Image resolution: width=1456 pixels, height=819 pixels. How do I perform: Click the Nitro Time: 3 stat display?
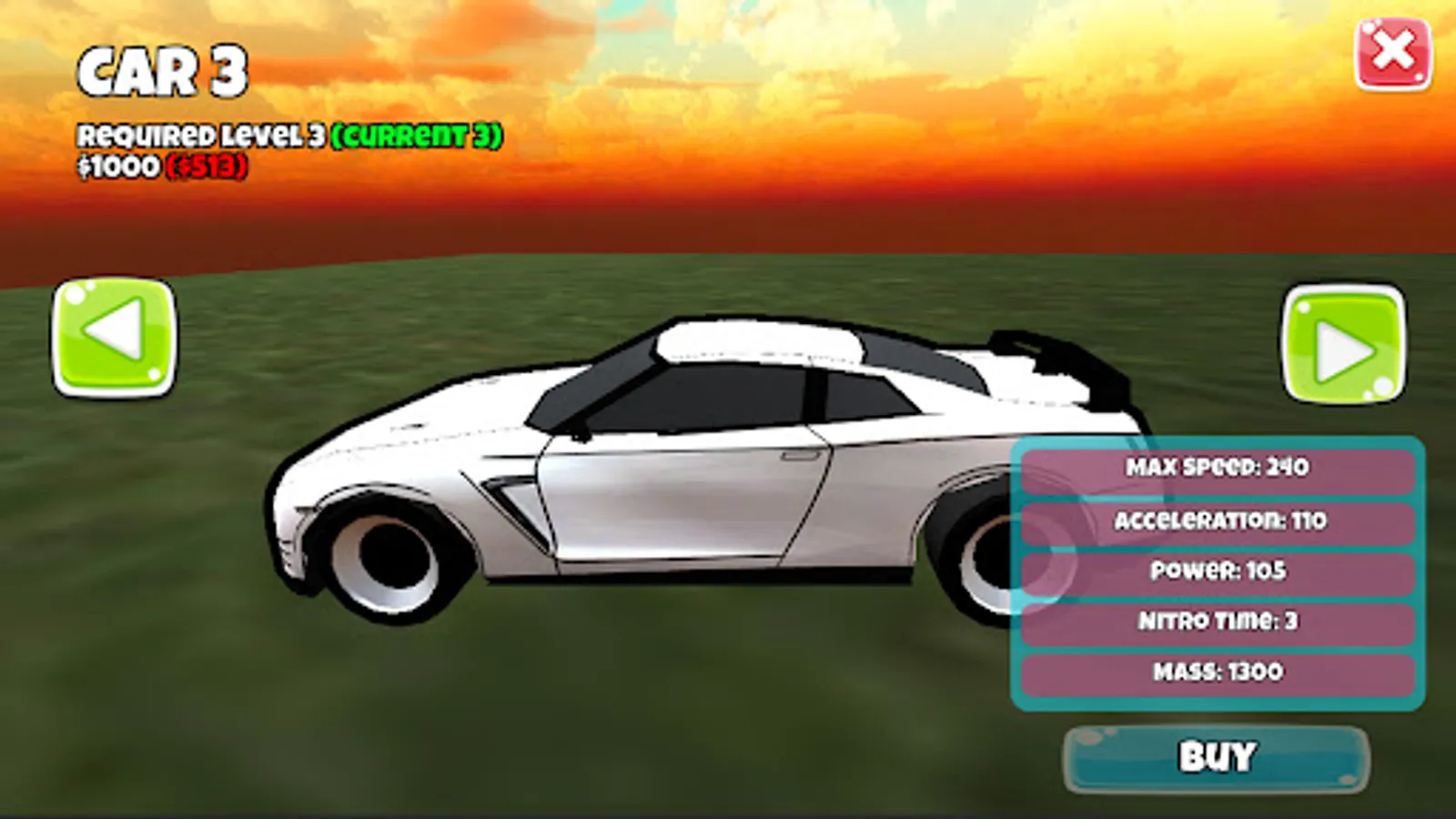1218,622
